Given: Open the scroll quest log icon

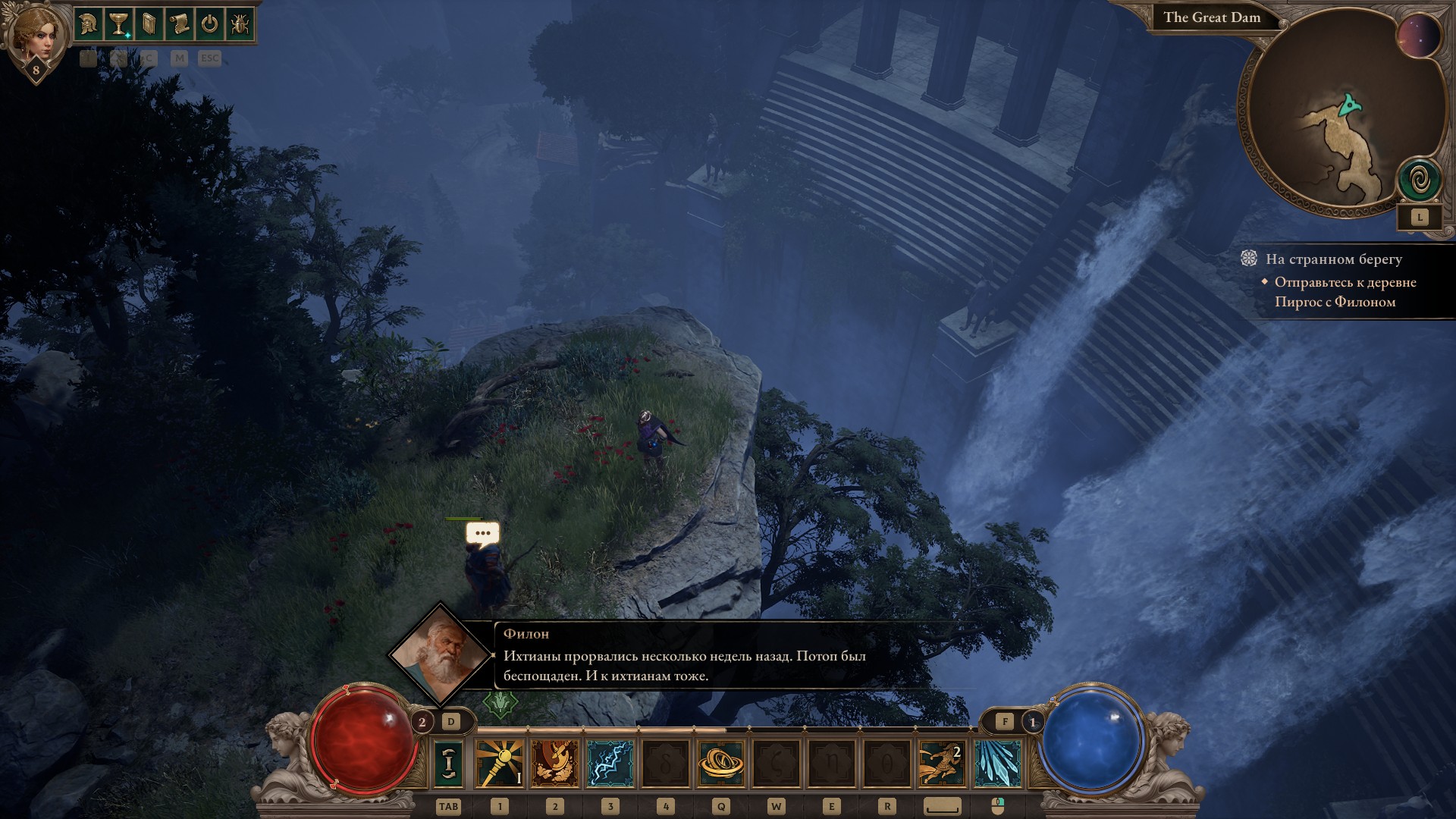Looking at the screenshot, I should (179, 25).
